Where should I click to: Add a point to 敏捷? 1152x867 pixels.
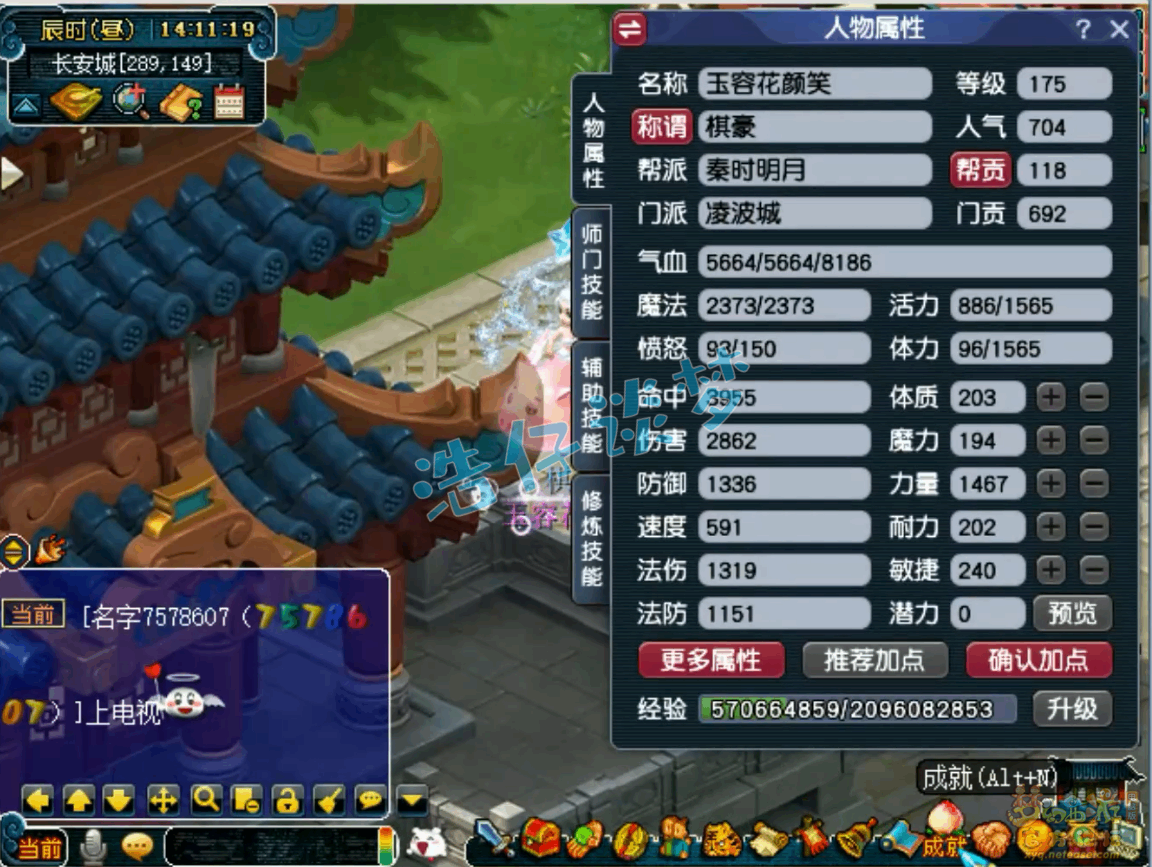(1051, 570)
